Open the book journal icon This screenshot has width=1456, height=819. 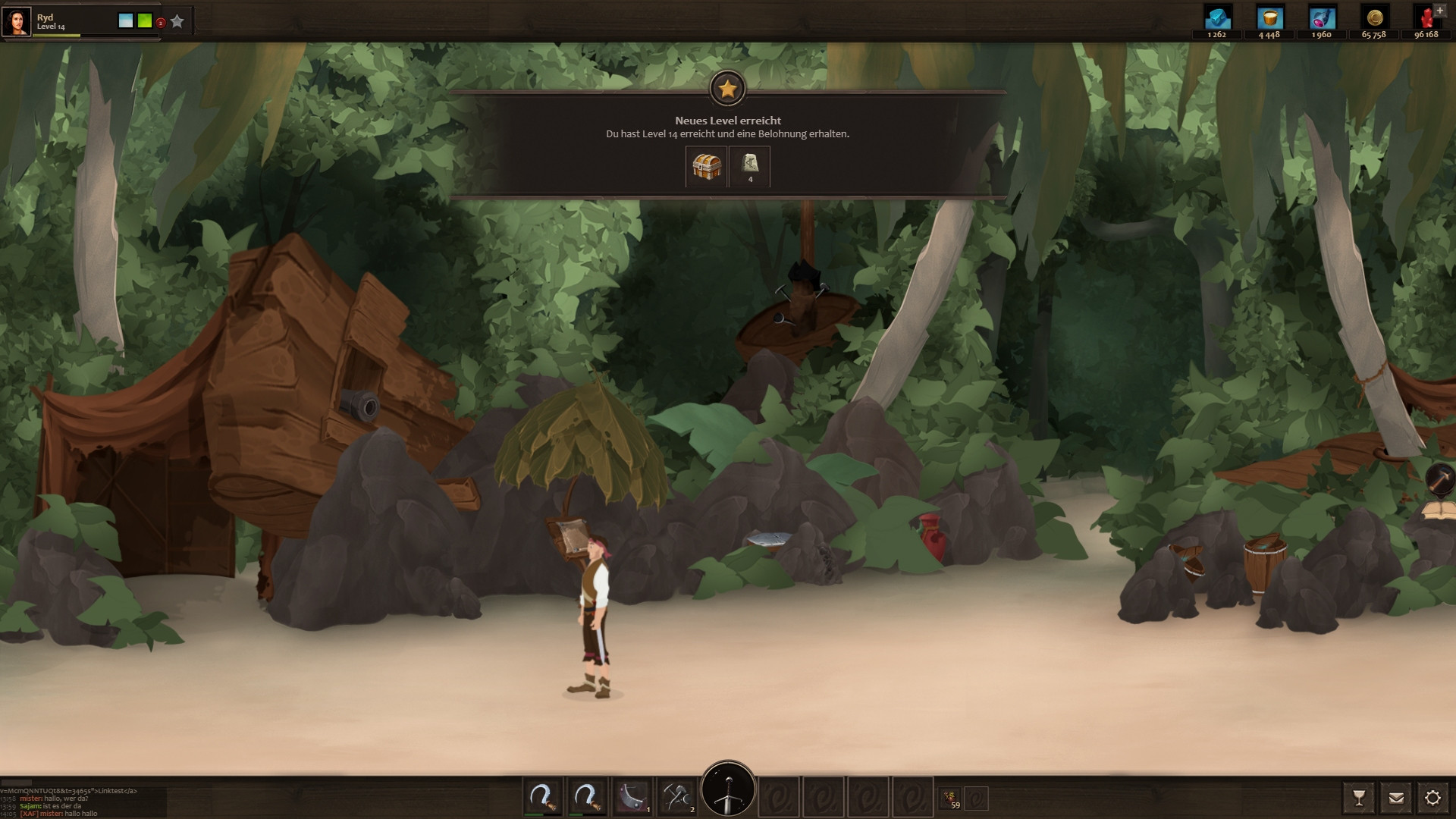point(1439,511)
